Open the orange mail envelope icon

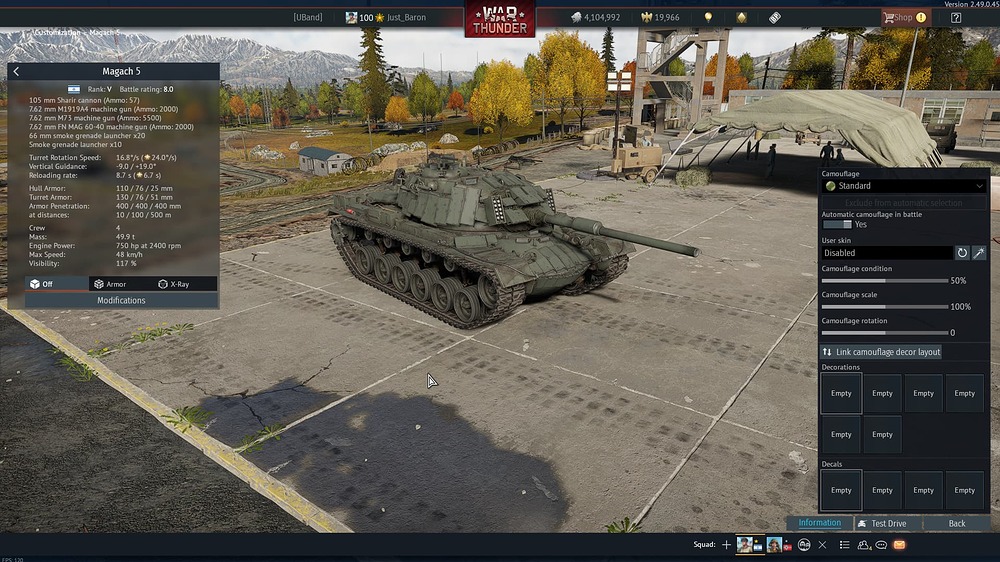coord(899,545)
